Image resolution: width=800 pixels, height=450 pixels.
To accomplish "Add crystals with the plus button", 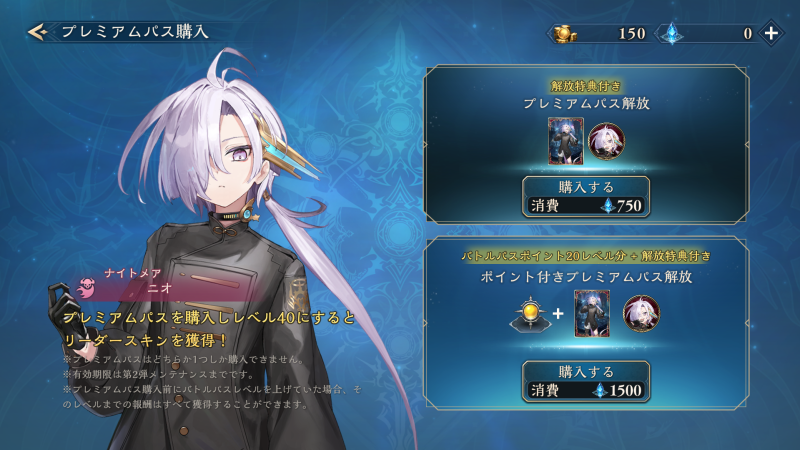I will pos(771,33).
